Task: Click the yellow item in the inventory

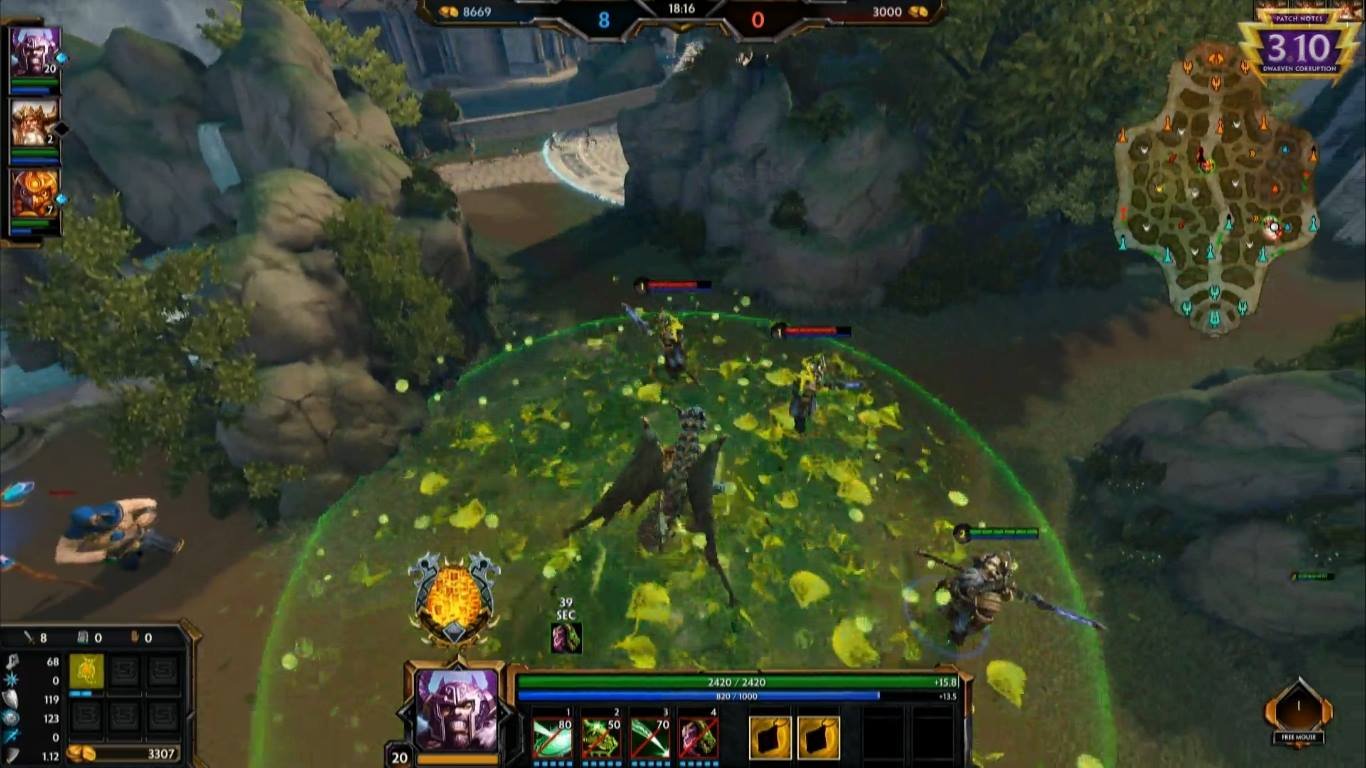Action: pyautogui.click(x=86, y=671)
